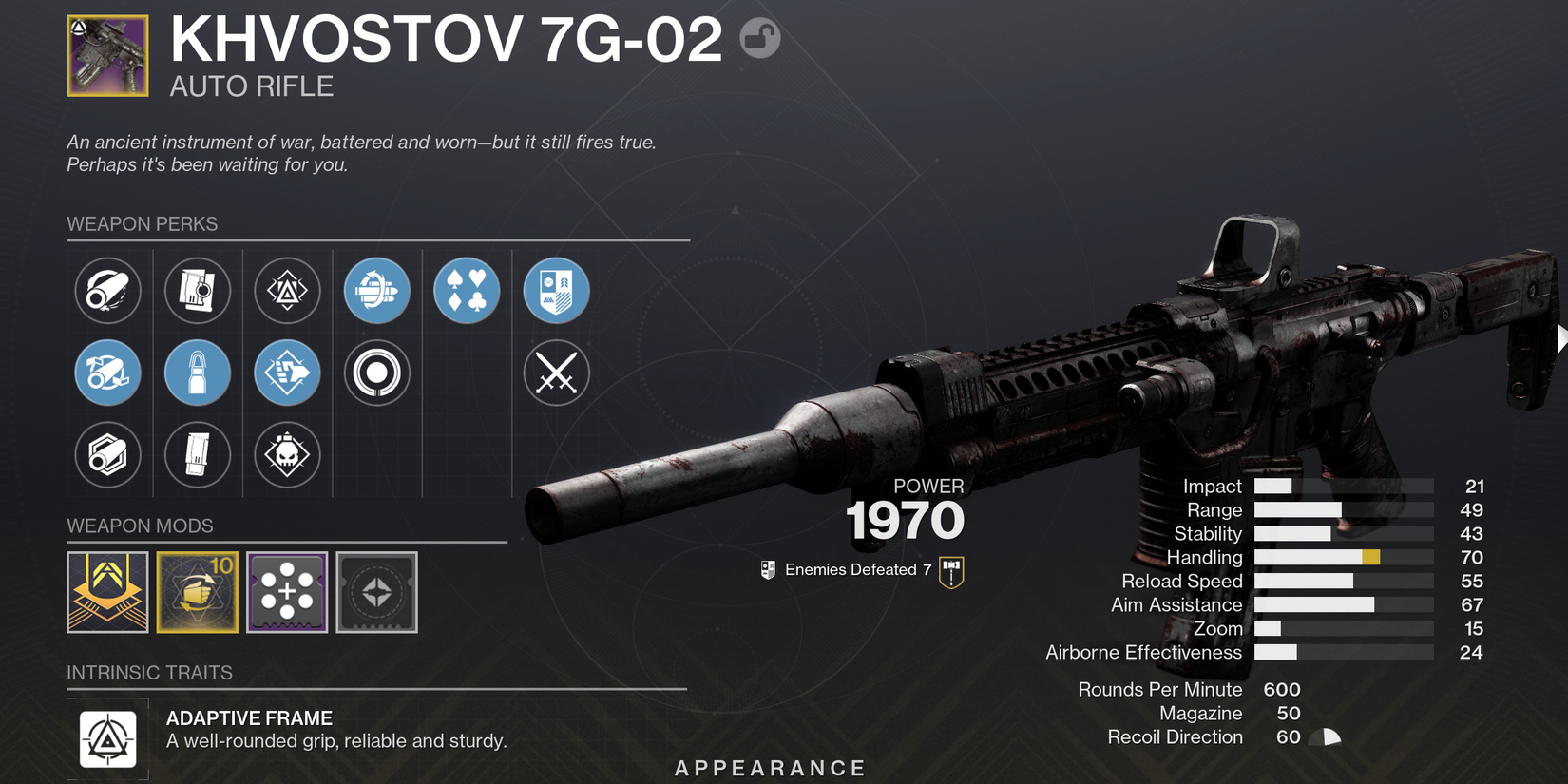This screenshot has height=784, width=1568.
Task: Inspect the handling masterwork tier 10 slot
Action: tap(198, 592)
